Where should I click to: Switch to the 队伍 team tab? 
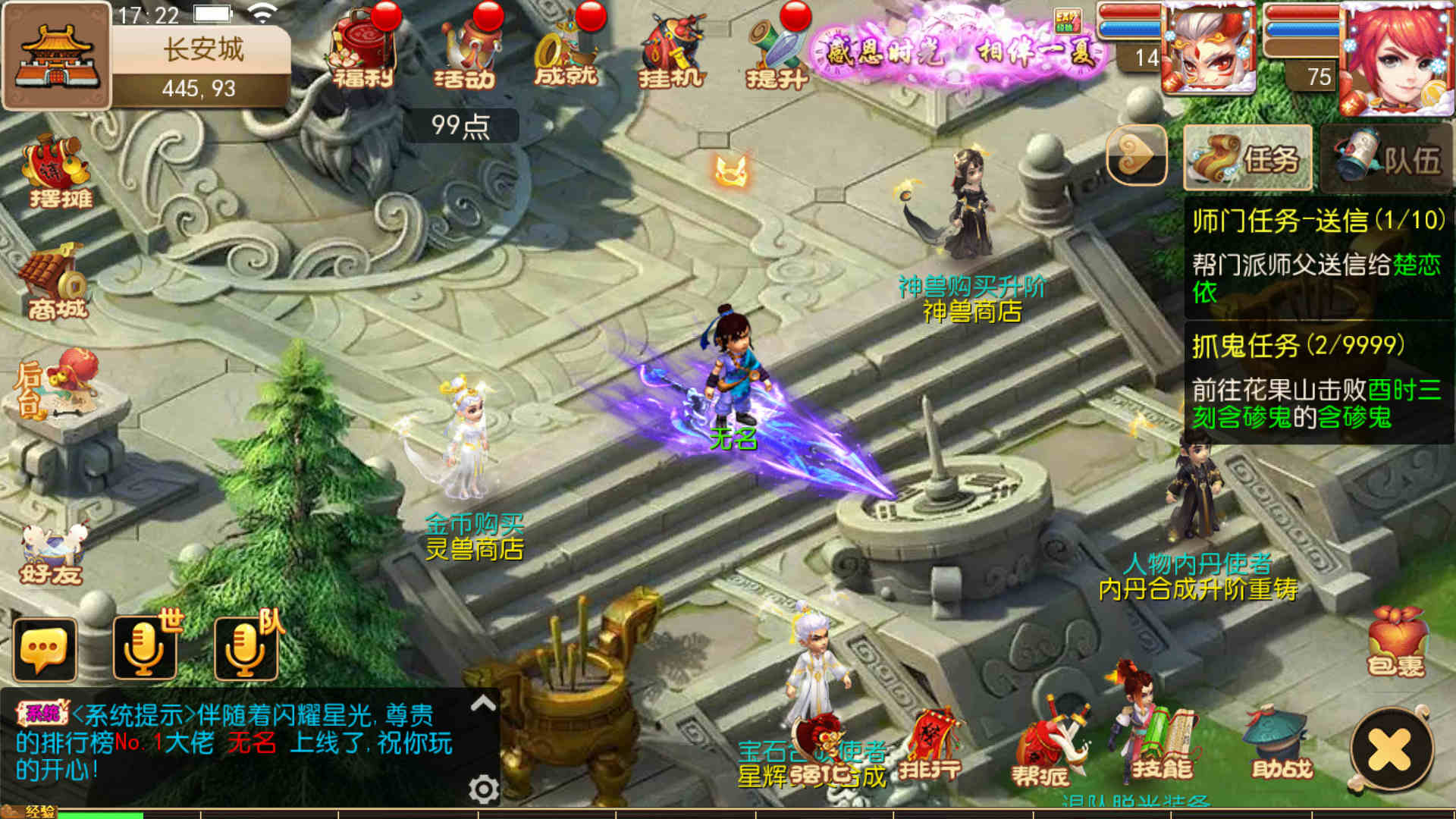click(1387, 158)
